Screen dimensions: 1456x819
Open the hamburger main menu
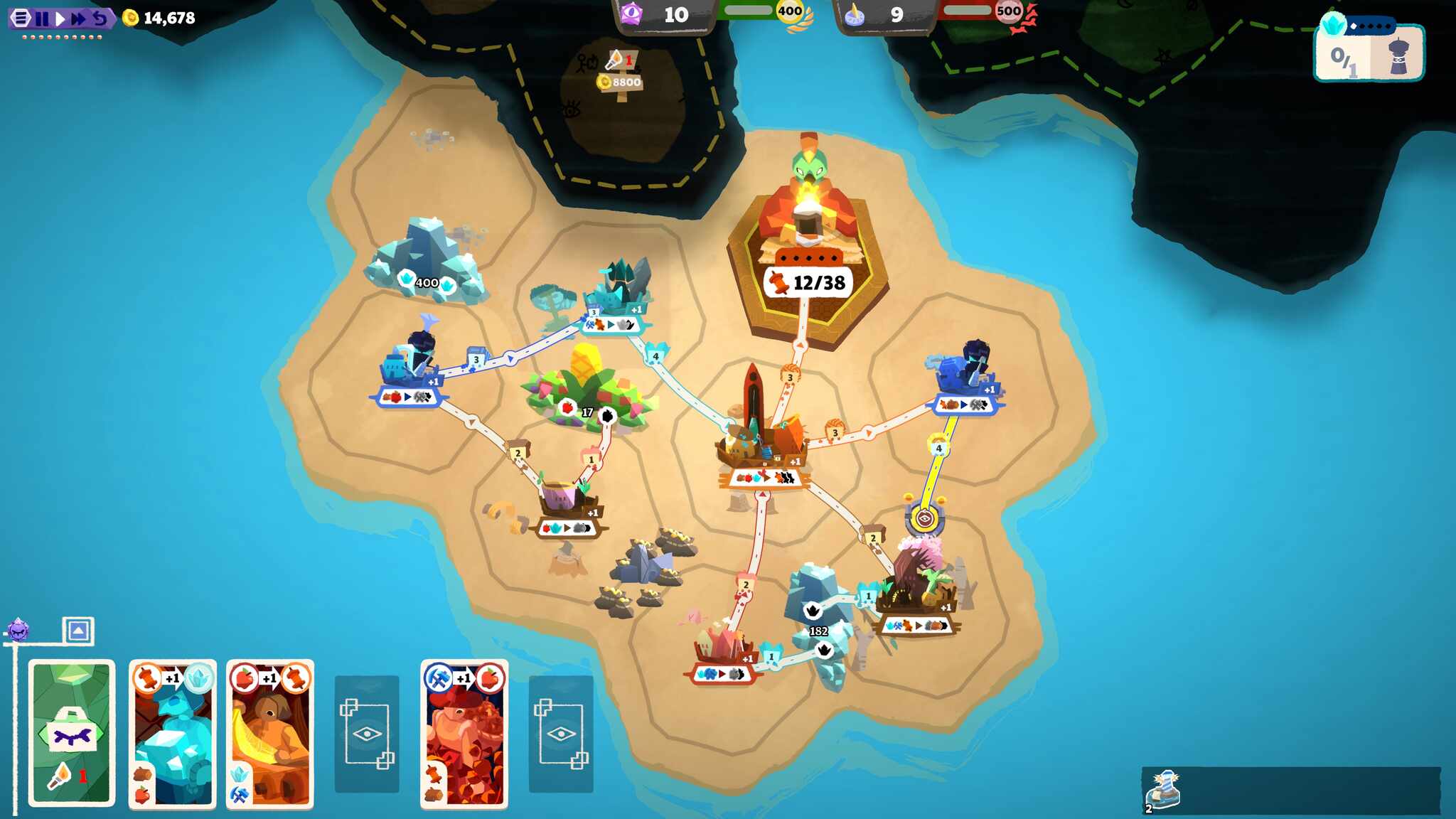[x=21, y=18]
